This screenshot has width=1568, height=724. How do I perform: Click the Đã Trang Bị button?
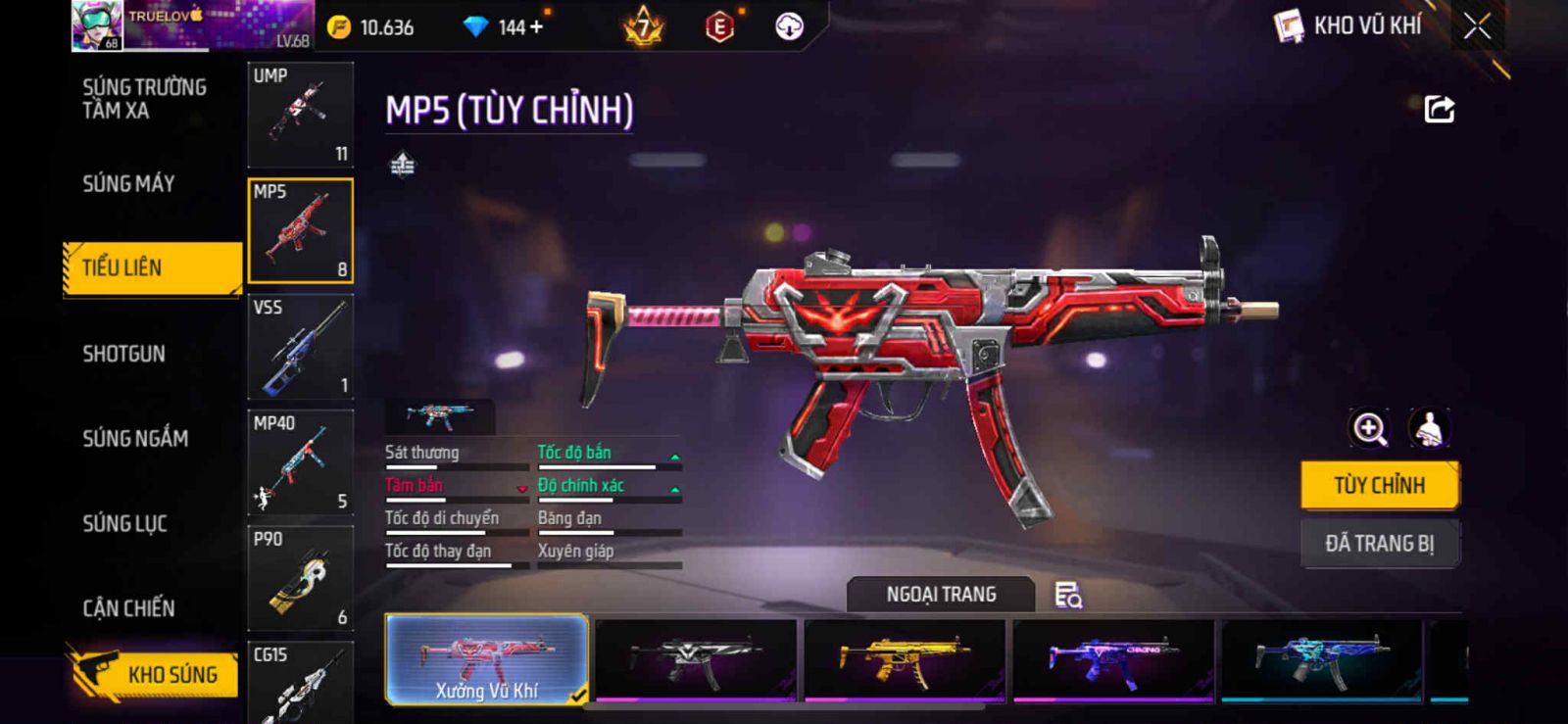pos(1379,543)
